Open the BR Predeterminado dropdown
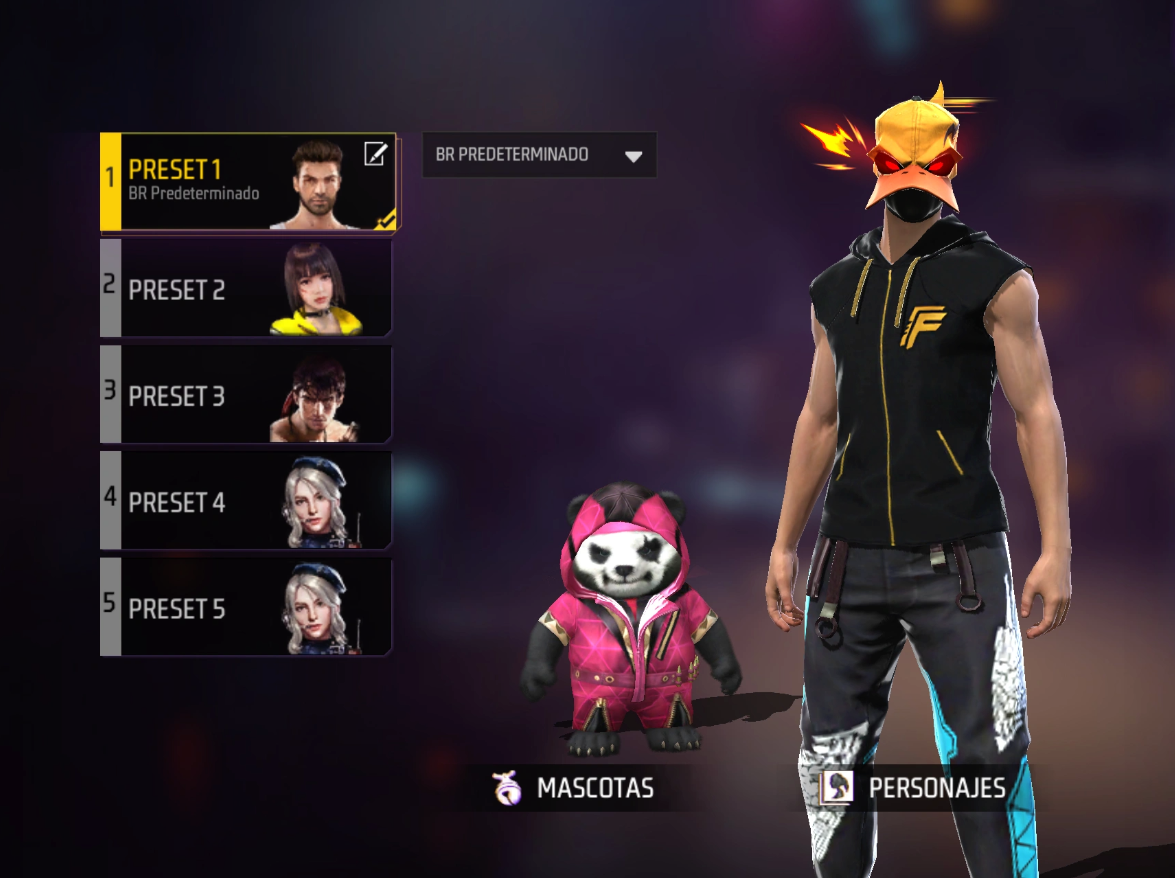1175x878 pixels. pos(539,155)
